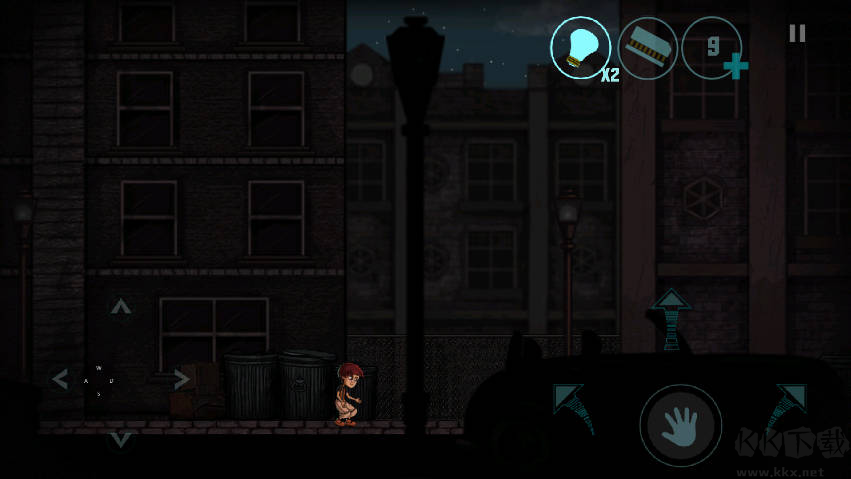Tap the D-pad up arrow
851x479 pixels.
(x=121, y=307)
